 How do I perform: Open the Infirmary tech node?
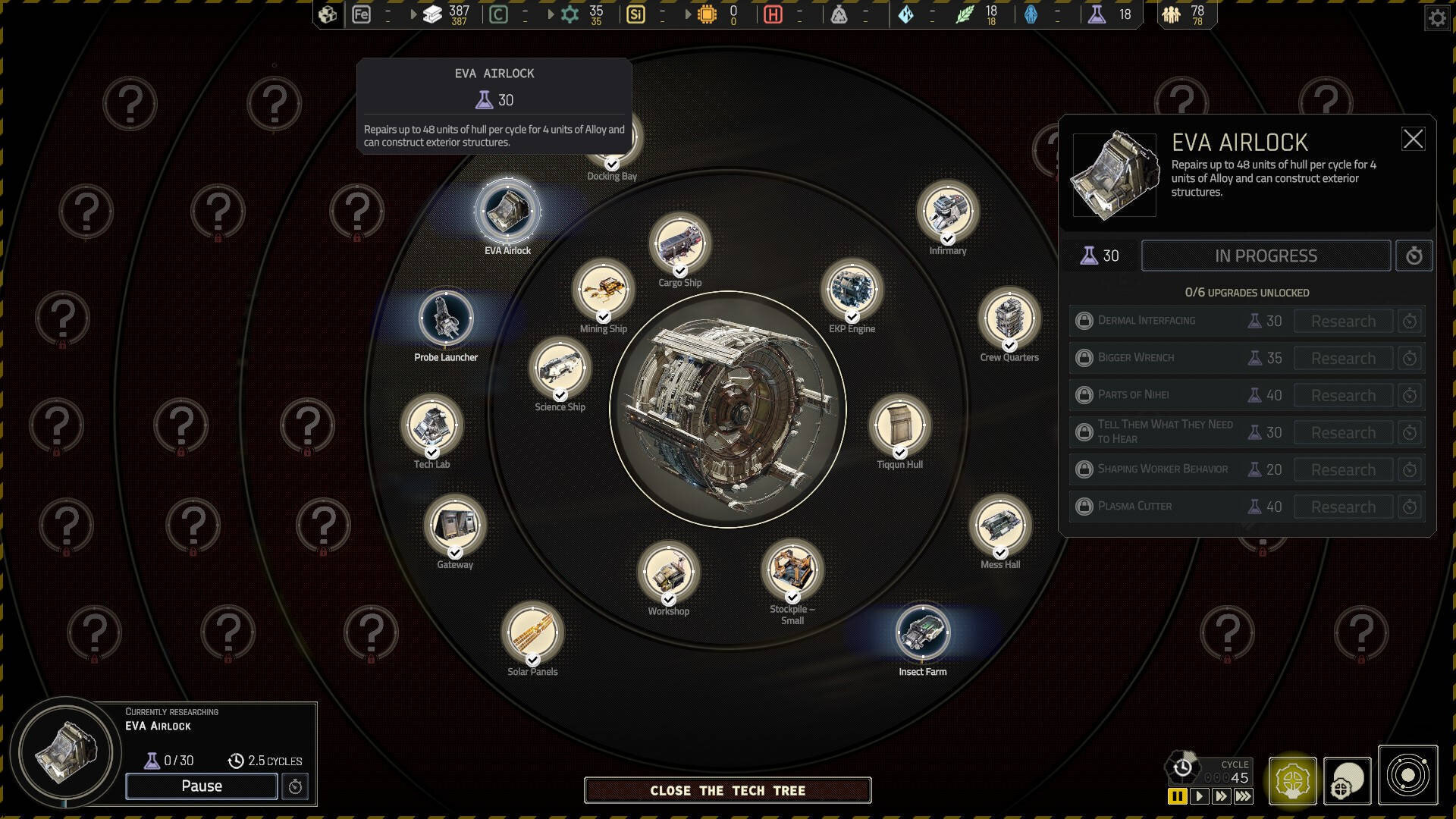947,212
